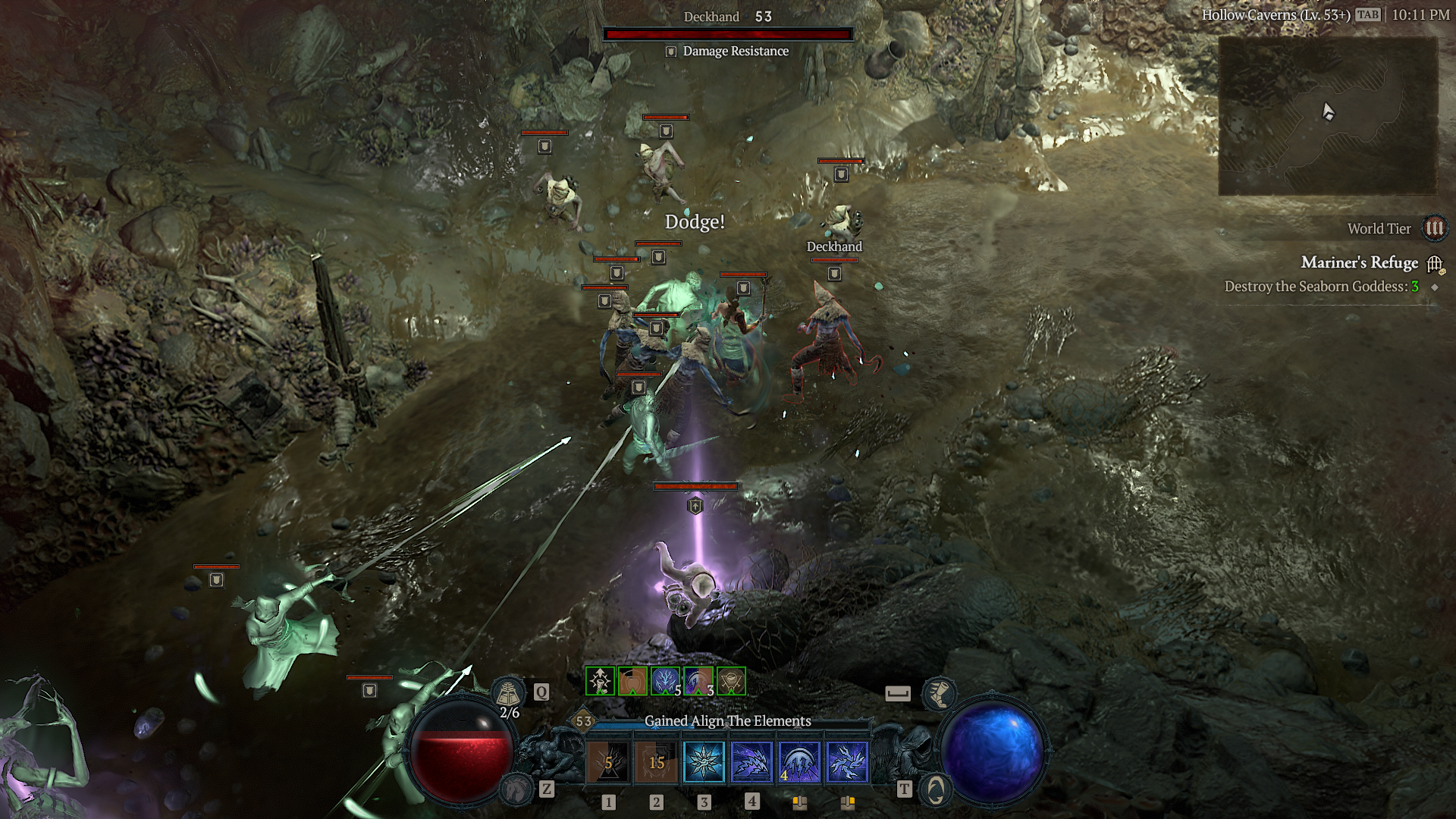Use the healing potion icon
The height and width of the screenshot is (819, 1456).
508,692
